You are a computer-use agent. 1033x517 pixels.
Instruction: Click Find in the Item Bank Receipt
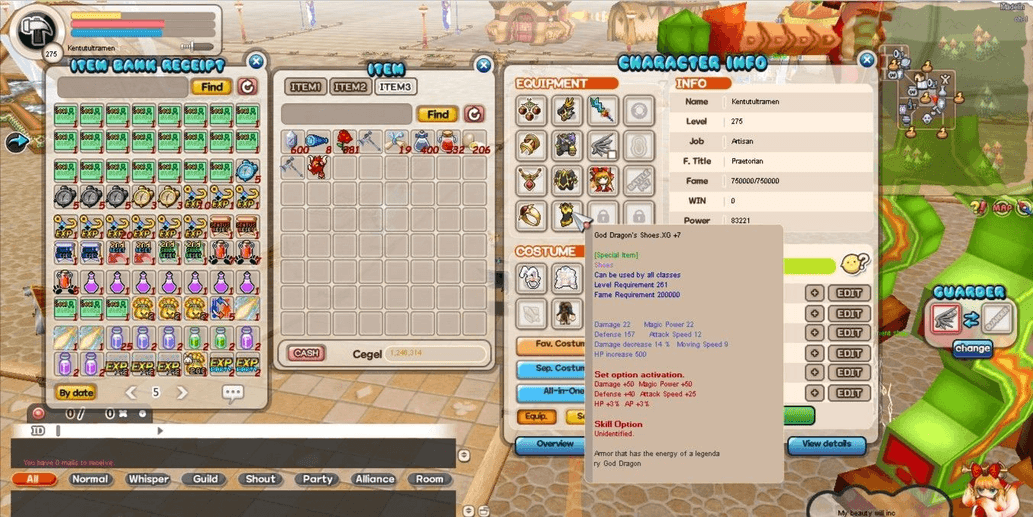[x=212, y=87]
